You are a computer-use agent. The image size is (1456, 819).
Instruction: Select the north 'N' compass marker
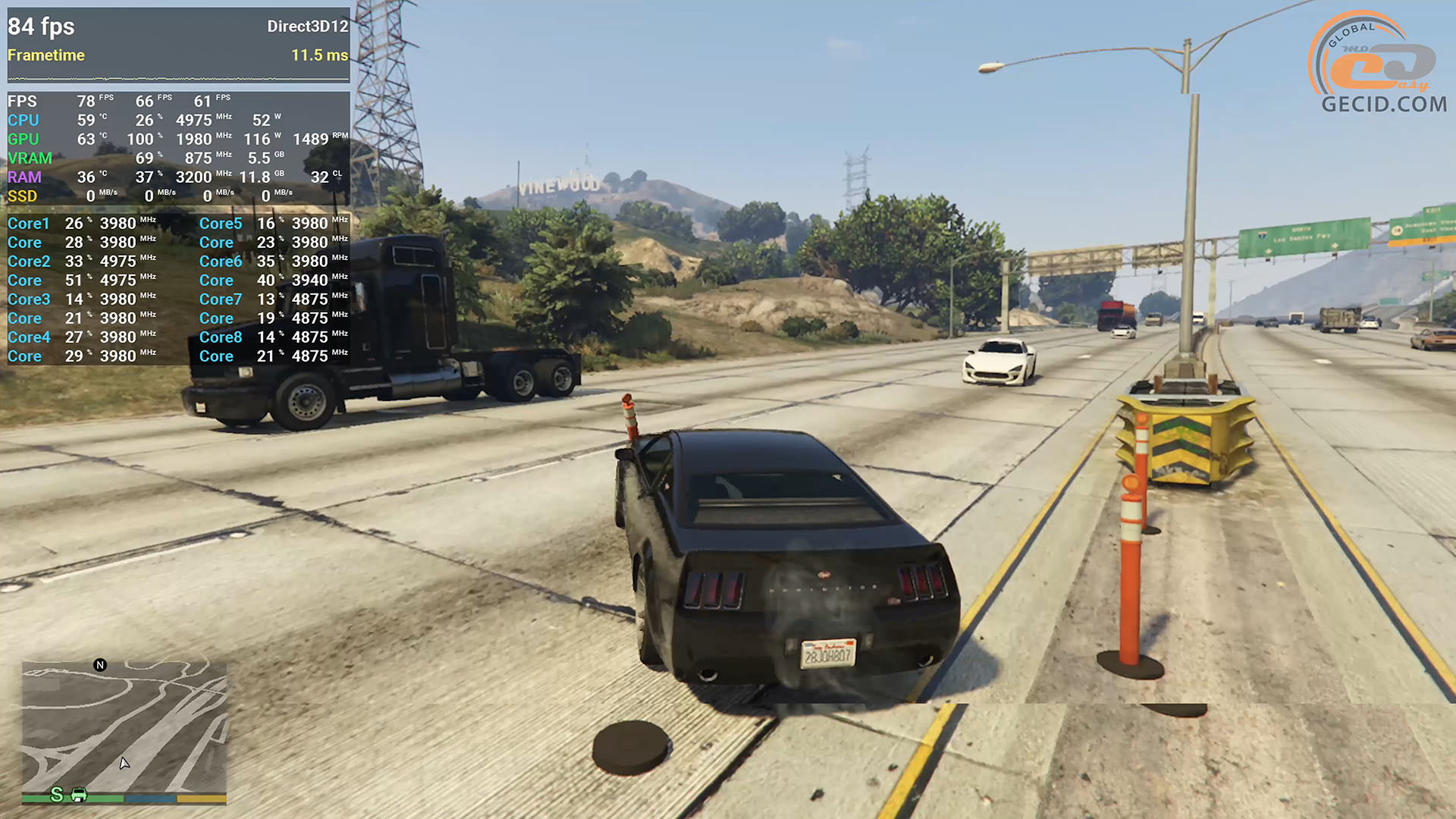tap(100, 665)
